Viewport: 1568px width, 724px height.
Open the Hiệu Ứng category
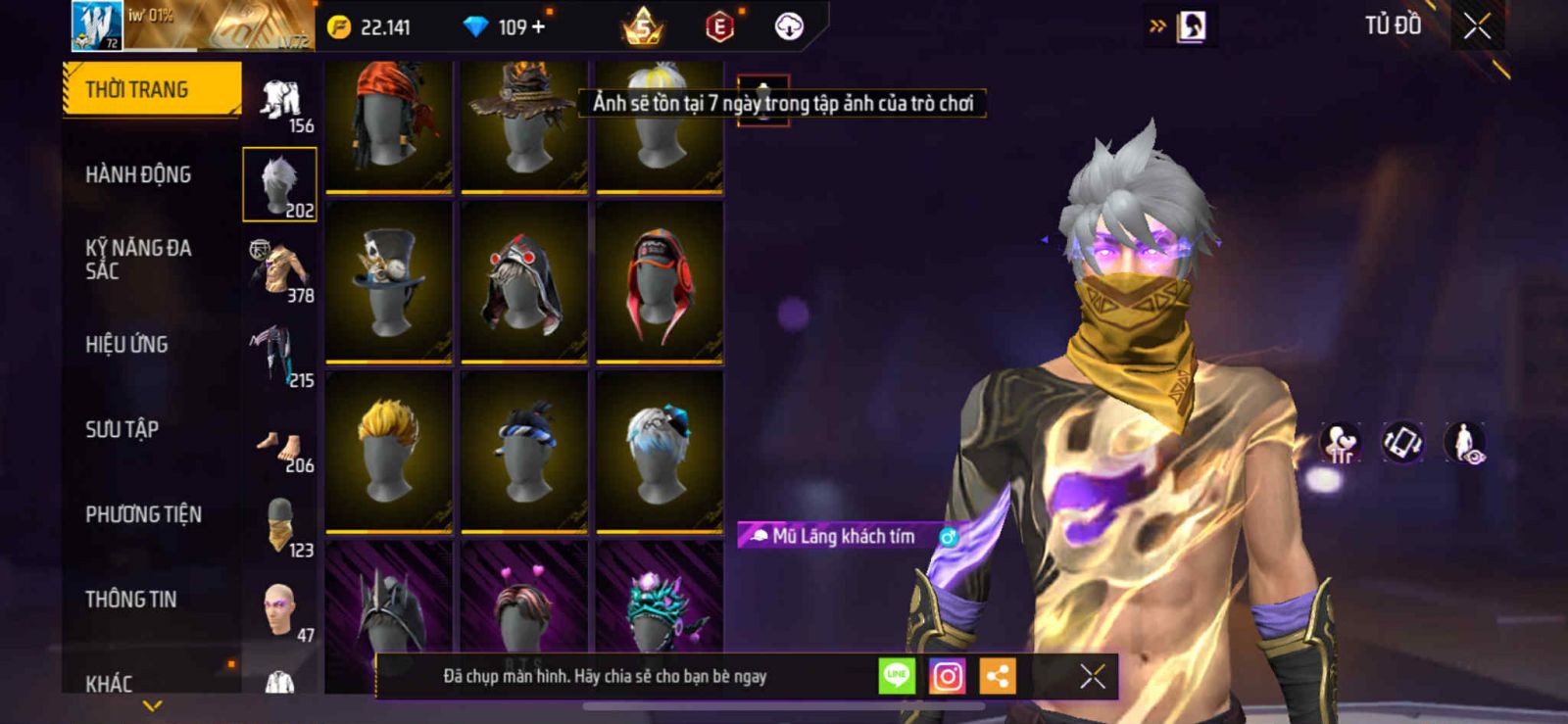(126, 345)
